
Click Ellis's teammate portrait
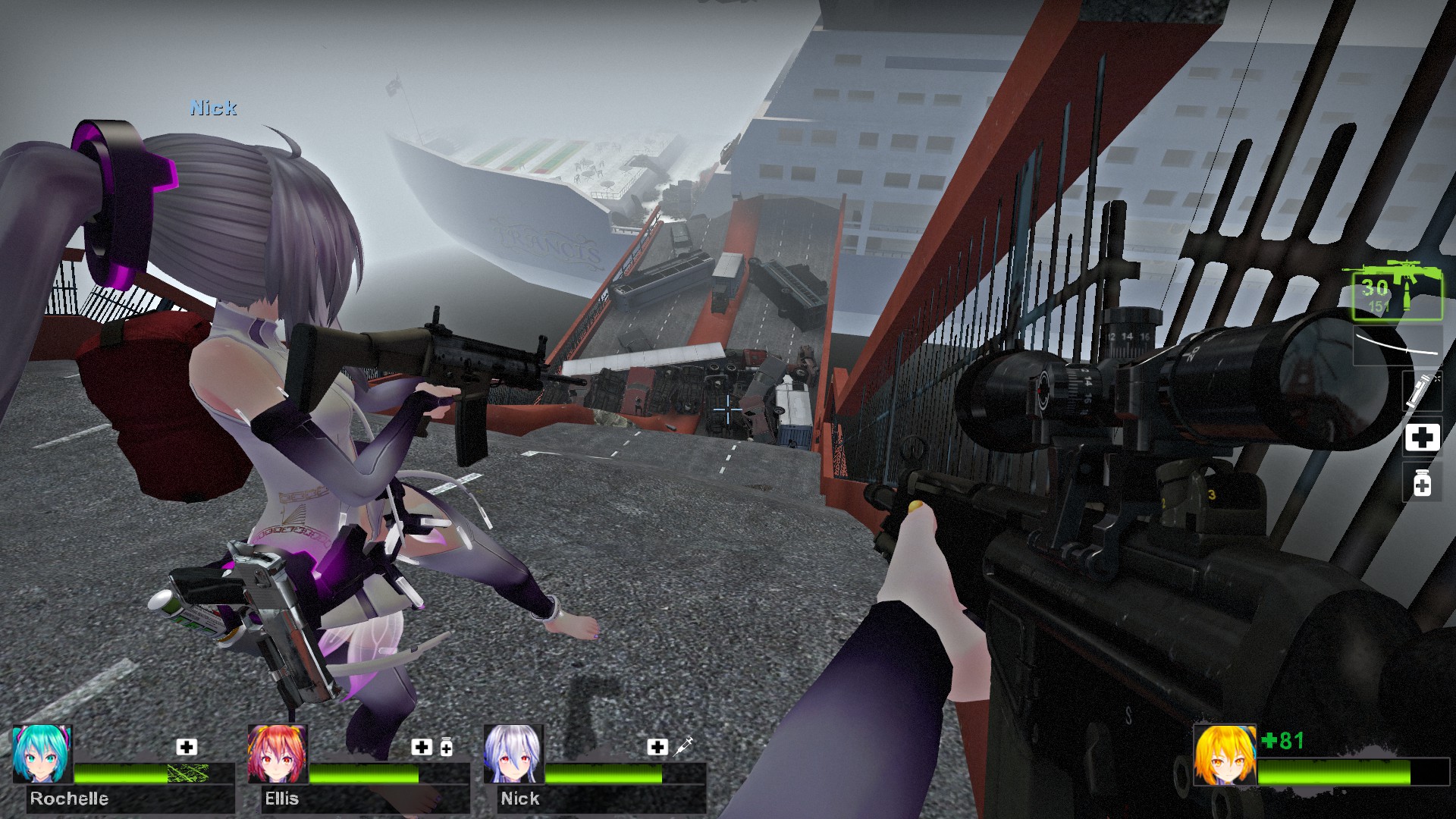pyautogui.click(x=278, y=754)
